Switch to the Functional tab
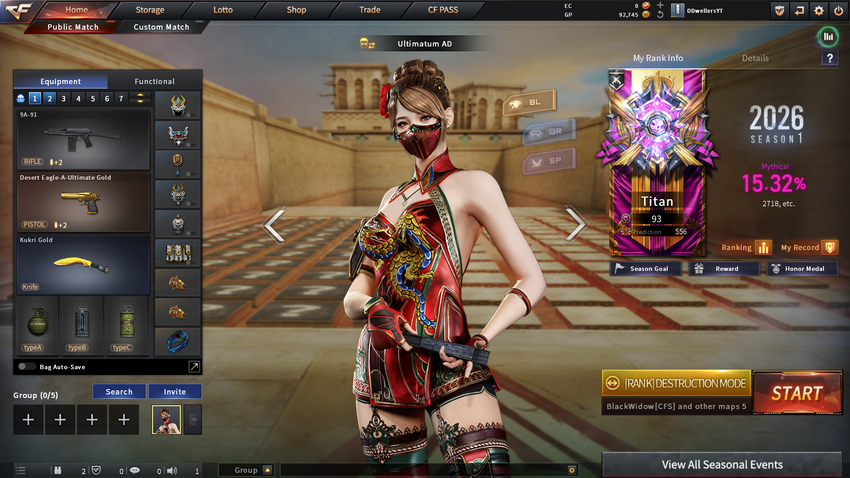The width and height of the screenshot is (850, 478). 154,81
